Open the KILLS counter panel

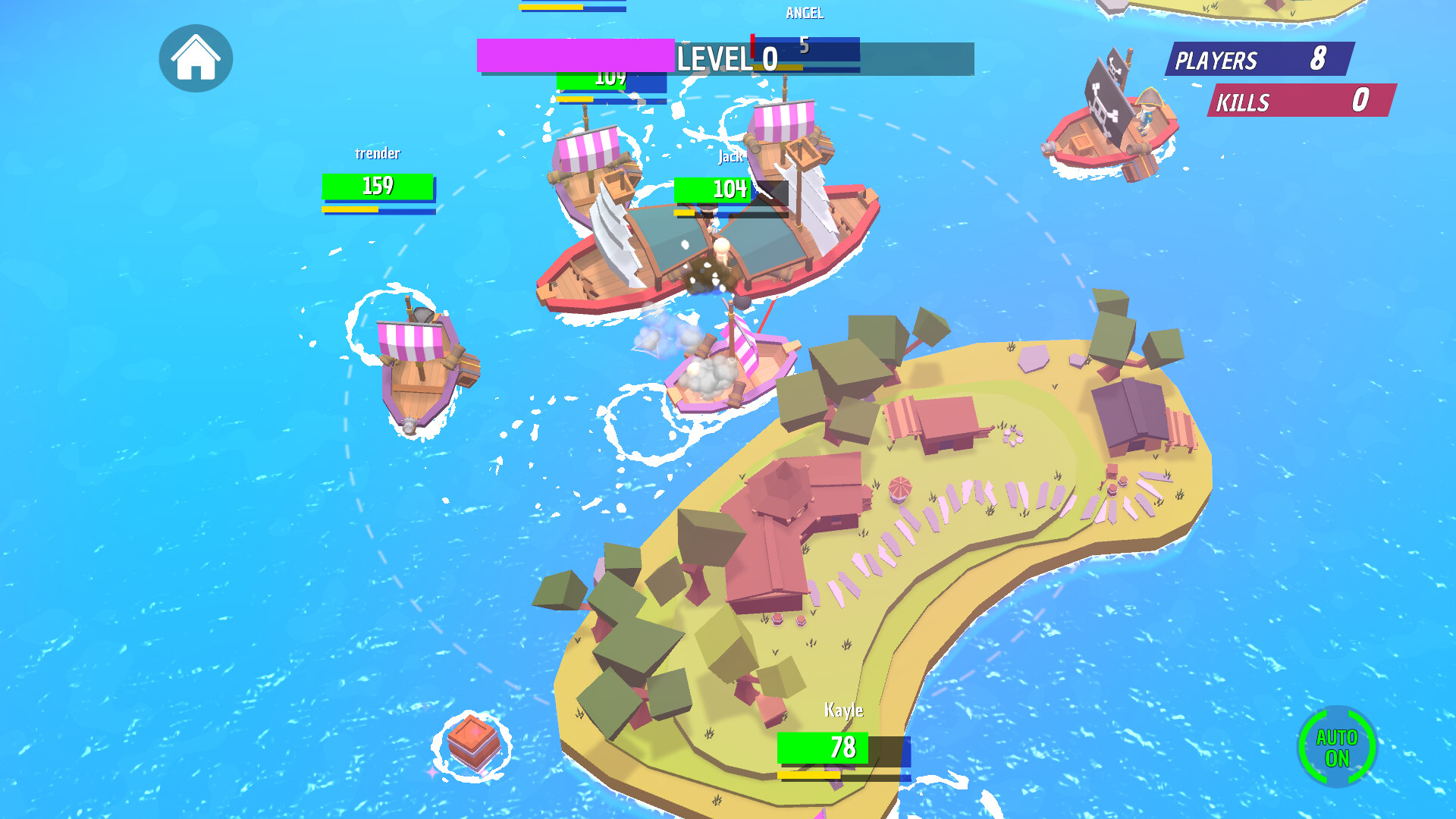point(1299,101)
